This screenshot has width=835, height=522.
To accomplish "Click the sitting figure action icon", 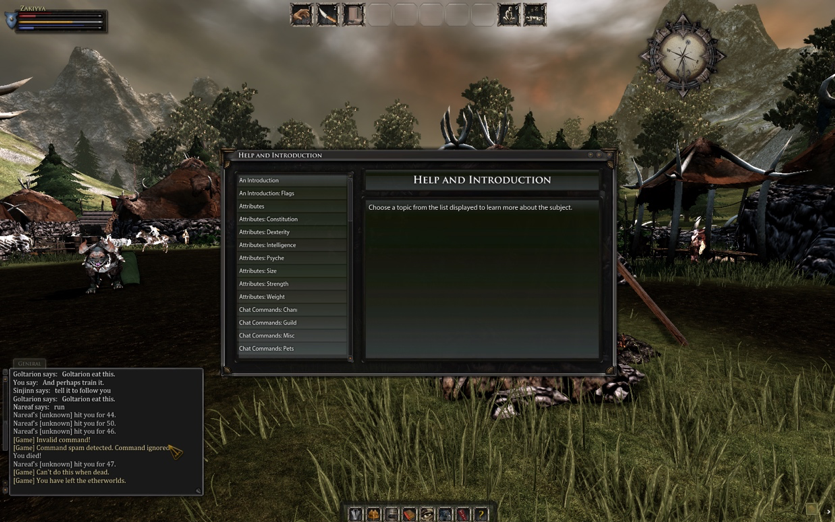I will click(509, 14).
